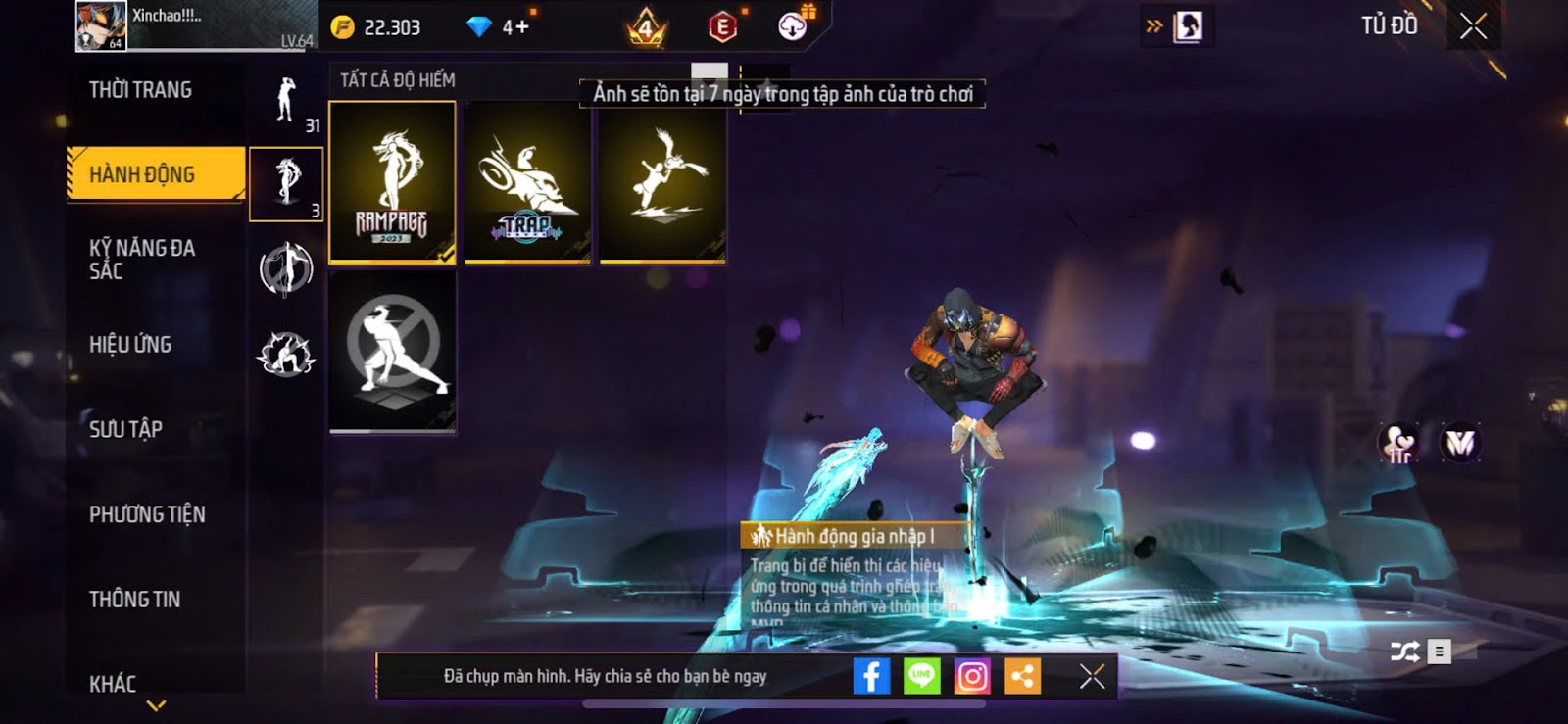Choose the Trap emote tile
Screen dimensions: 1568x724
(527, 183)
